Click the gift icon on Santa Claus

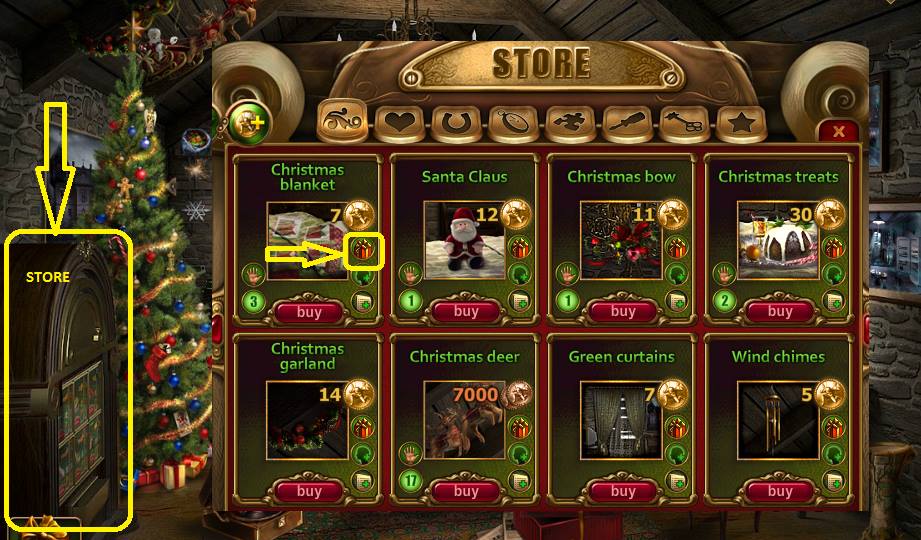519,249
